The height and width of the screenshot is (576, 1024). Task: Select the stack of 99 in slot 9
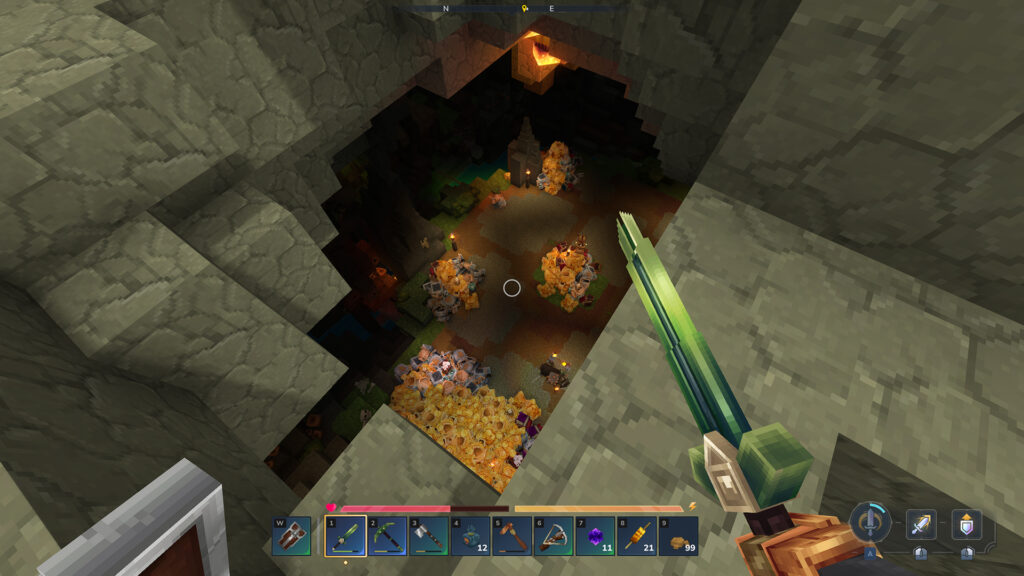[x=678, y=536]
